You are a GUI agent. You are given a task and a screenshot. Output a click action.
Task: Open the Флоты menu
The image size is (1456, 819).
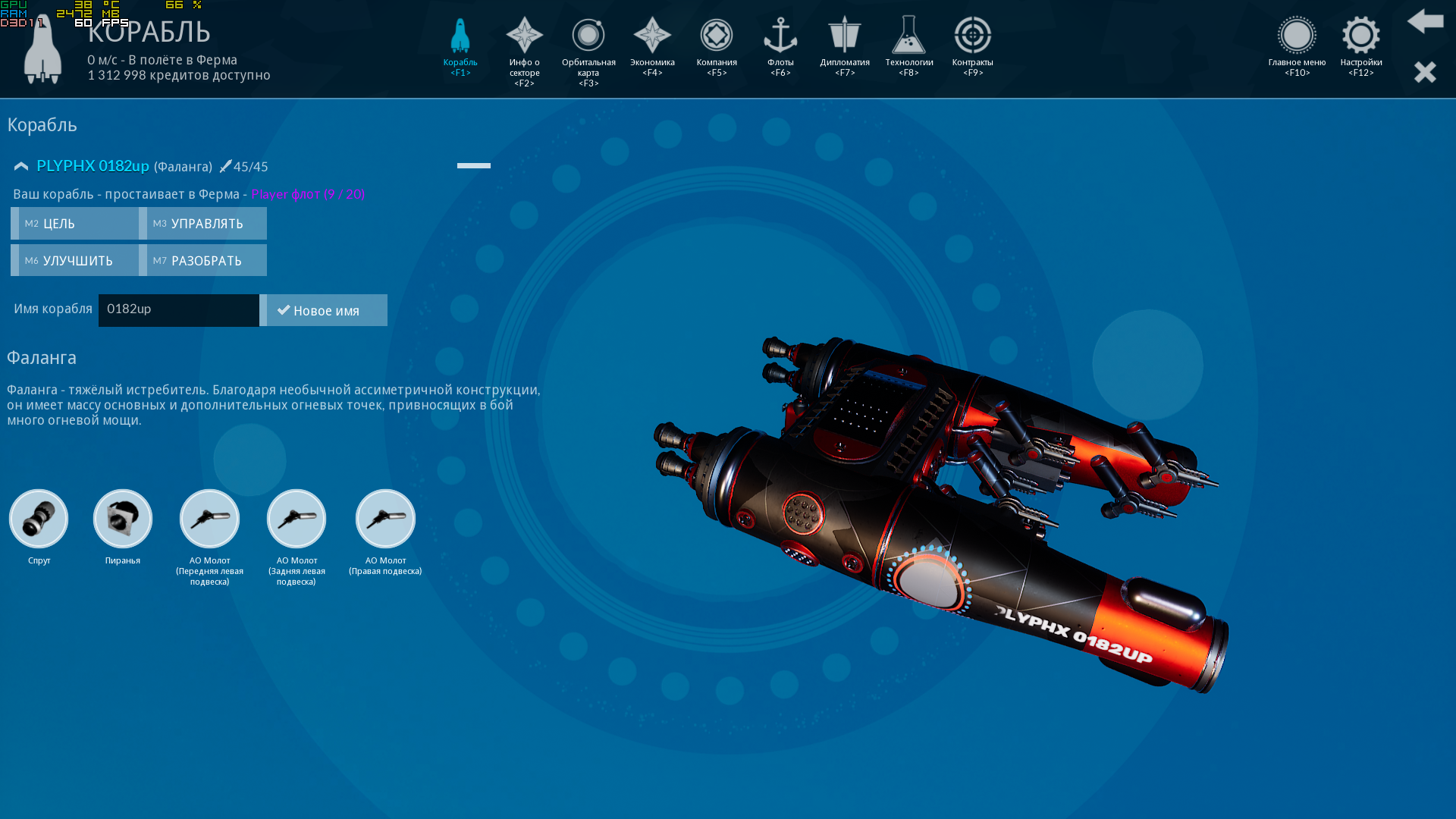780,45
